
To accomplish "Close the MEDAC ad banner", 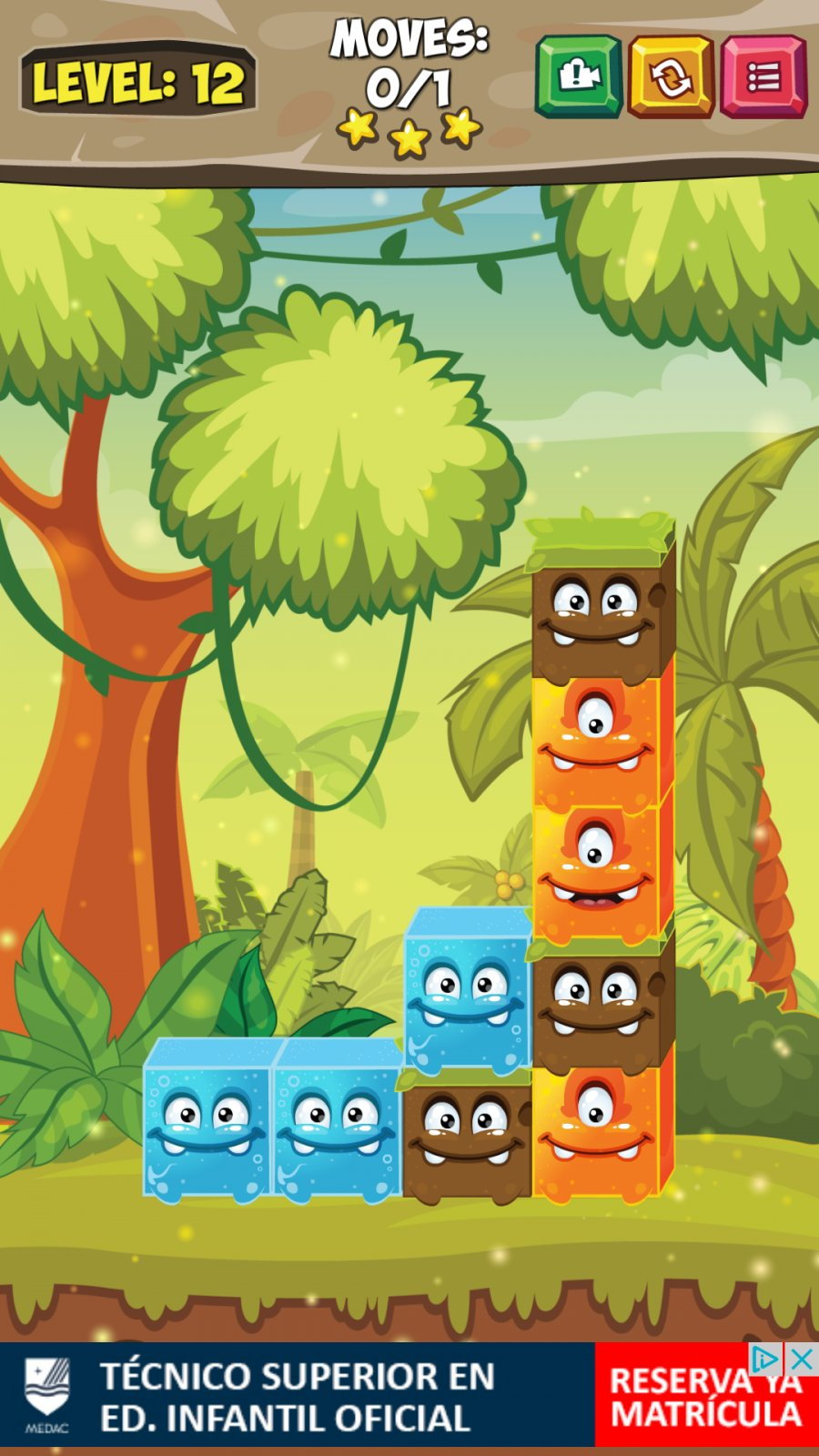I will pos(802,1360).
